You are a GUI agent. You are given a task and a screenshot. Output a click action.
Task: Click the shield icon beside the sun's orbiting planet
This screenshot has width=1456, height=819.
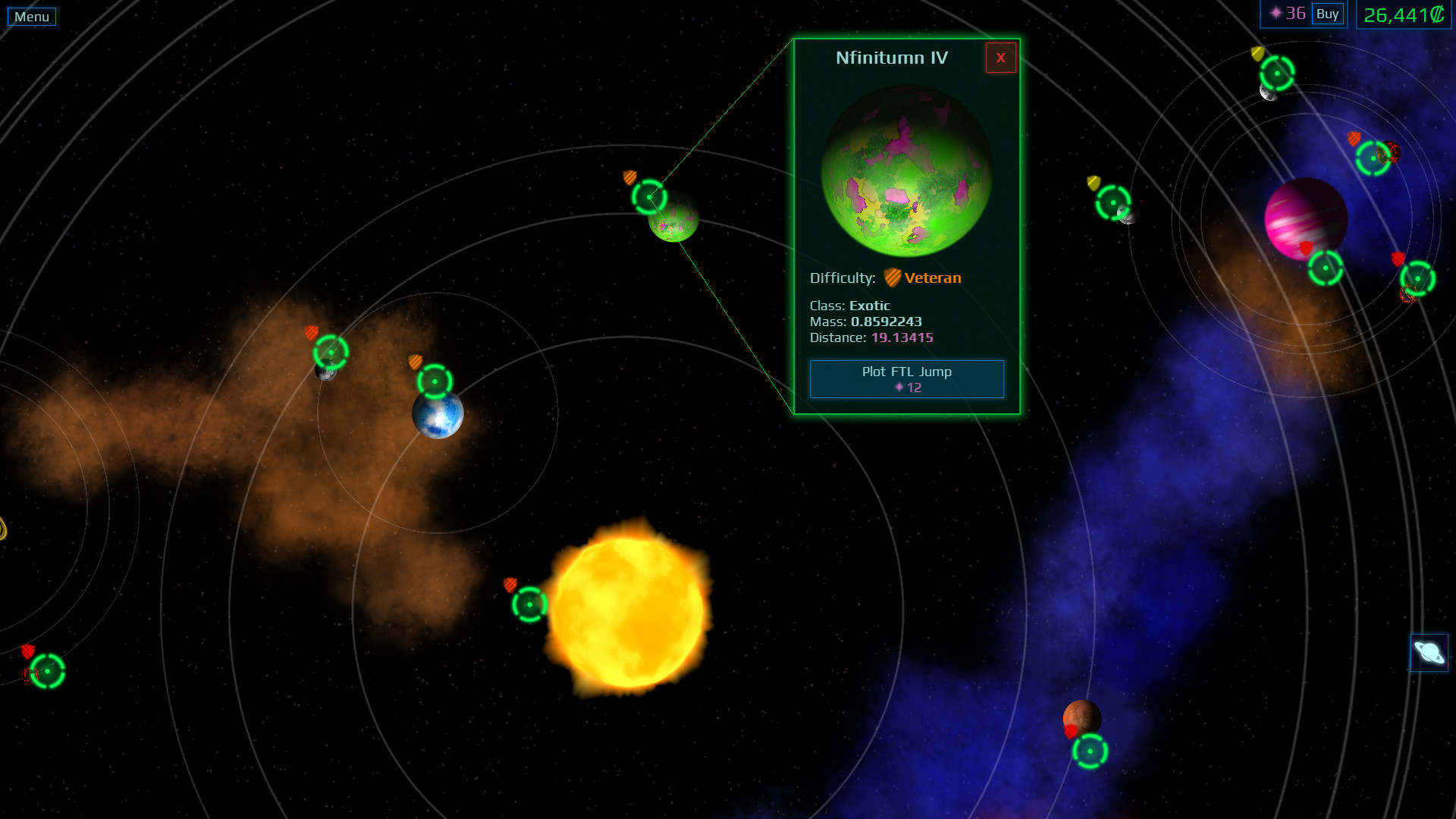coord(510,586)
